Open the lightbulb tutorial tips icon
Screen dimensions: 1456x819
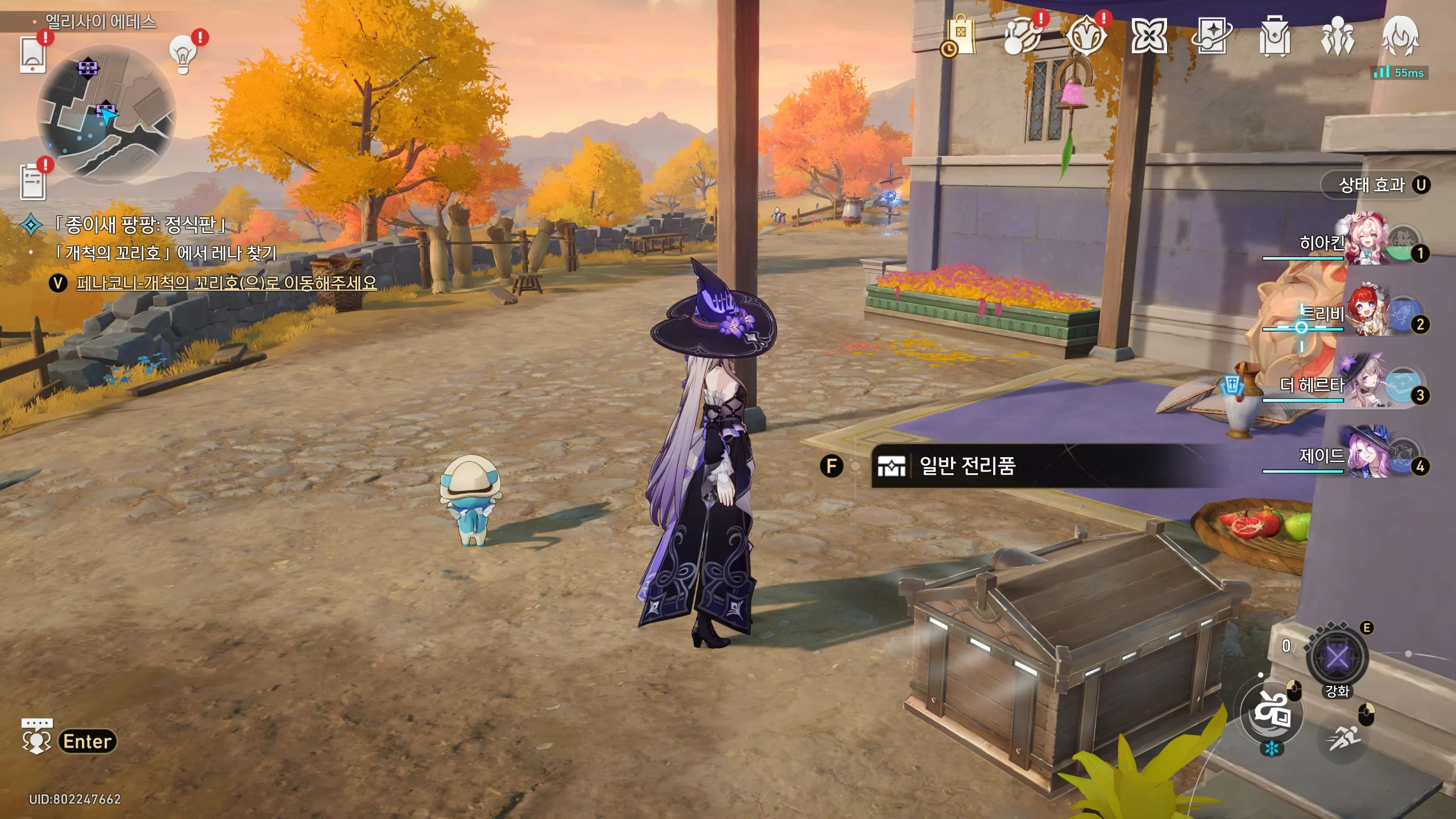click(x=183, y=54)
